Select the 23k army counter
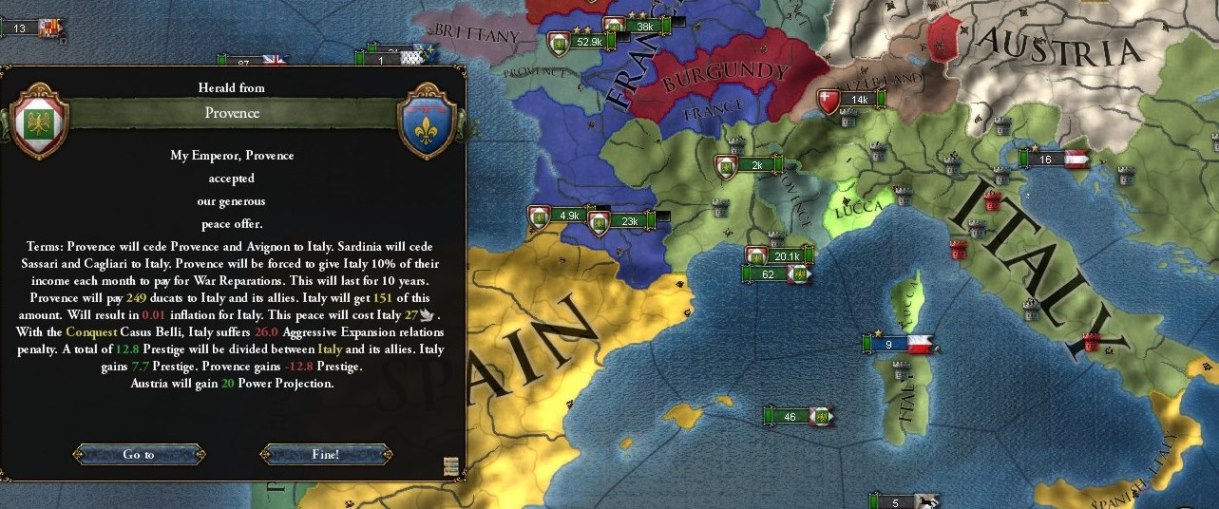1219x509 pixels. coord(629,222)
